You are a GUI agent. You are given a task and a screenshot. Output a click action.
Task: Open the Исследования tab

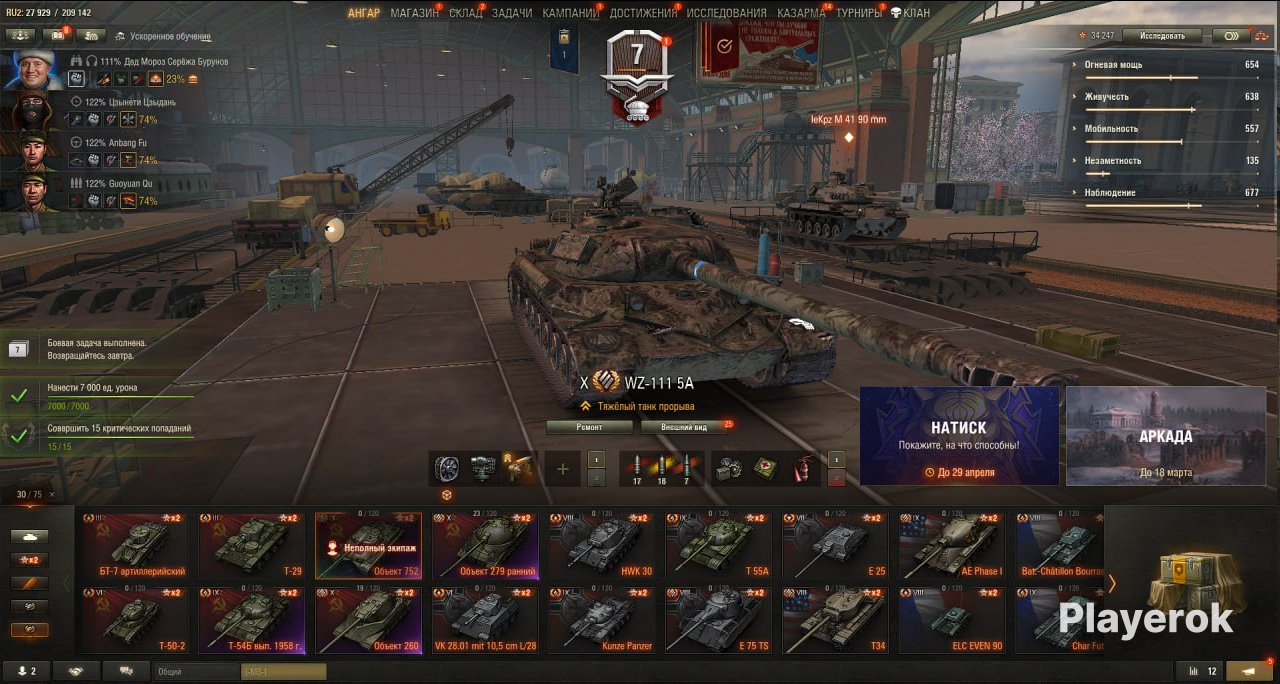click(726, 13)
